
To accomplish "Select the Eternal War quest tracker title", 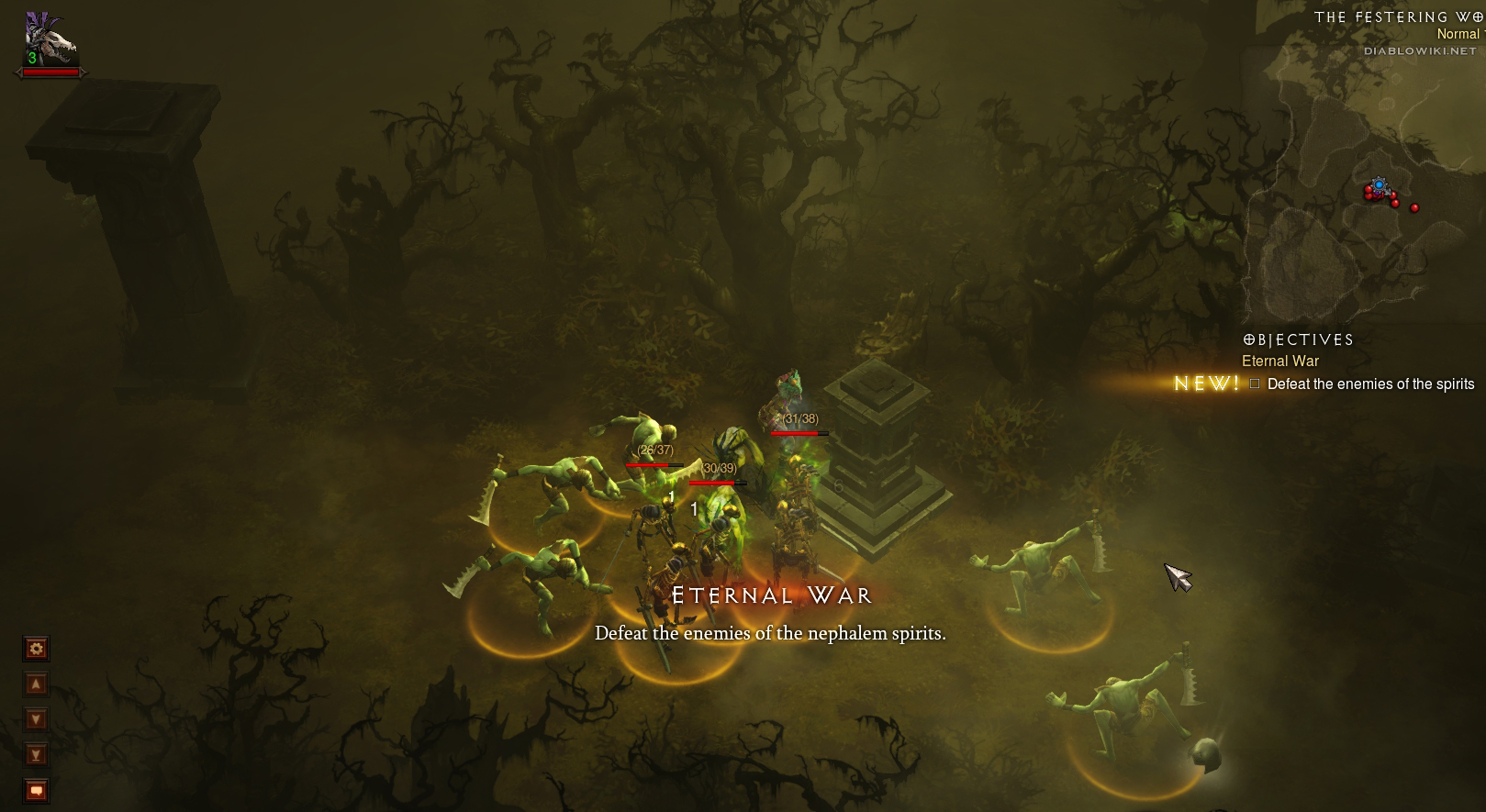I will click(x=1279, y=362).
